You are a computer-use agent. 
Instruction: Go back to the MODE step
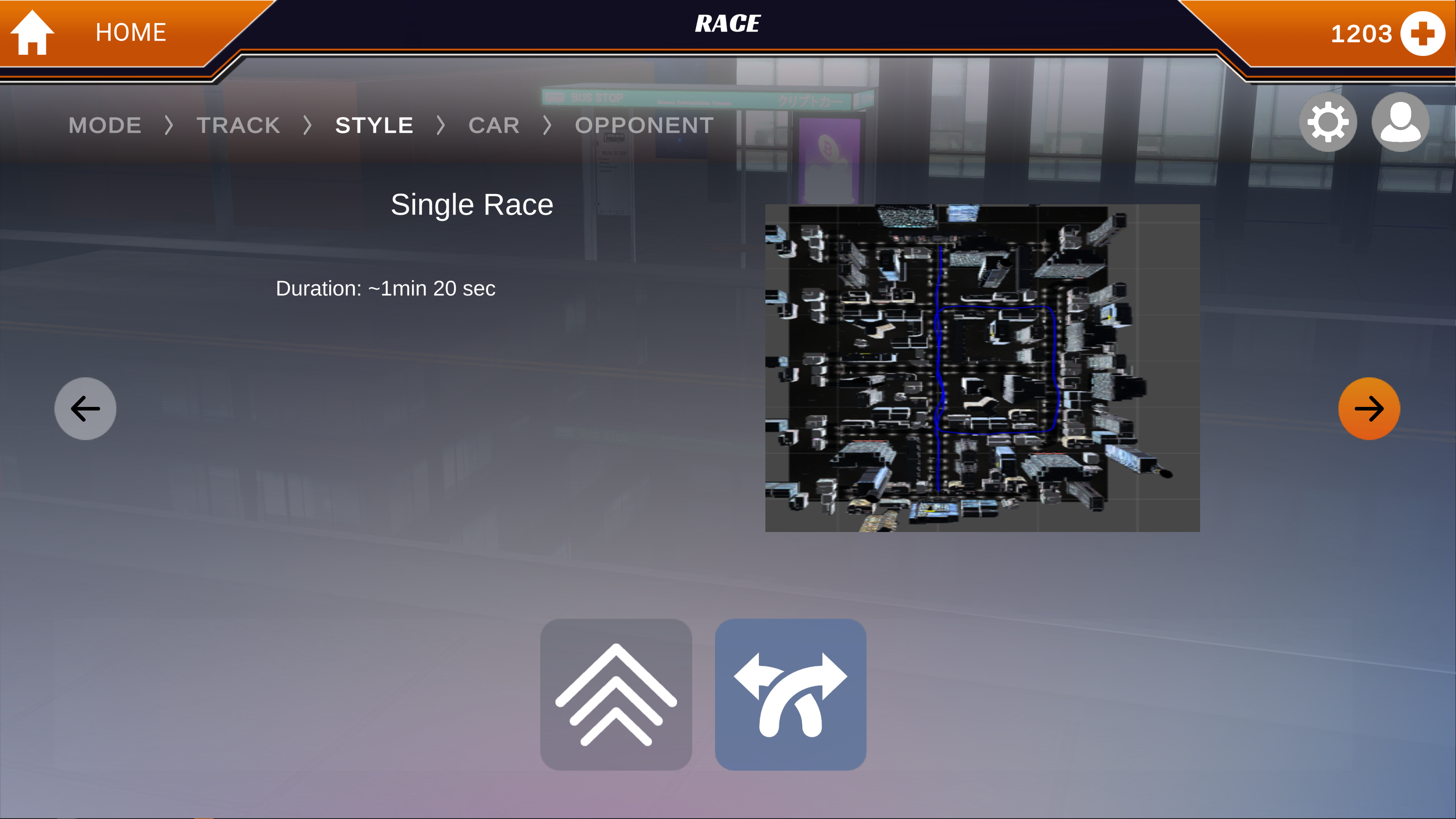tap(105, 126)
